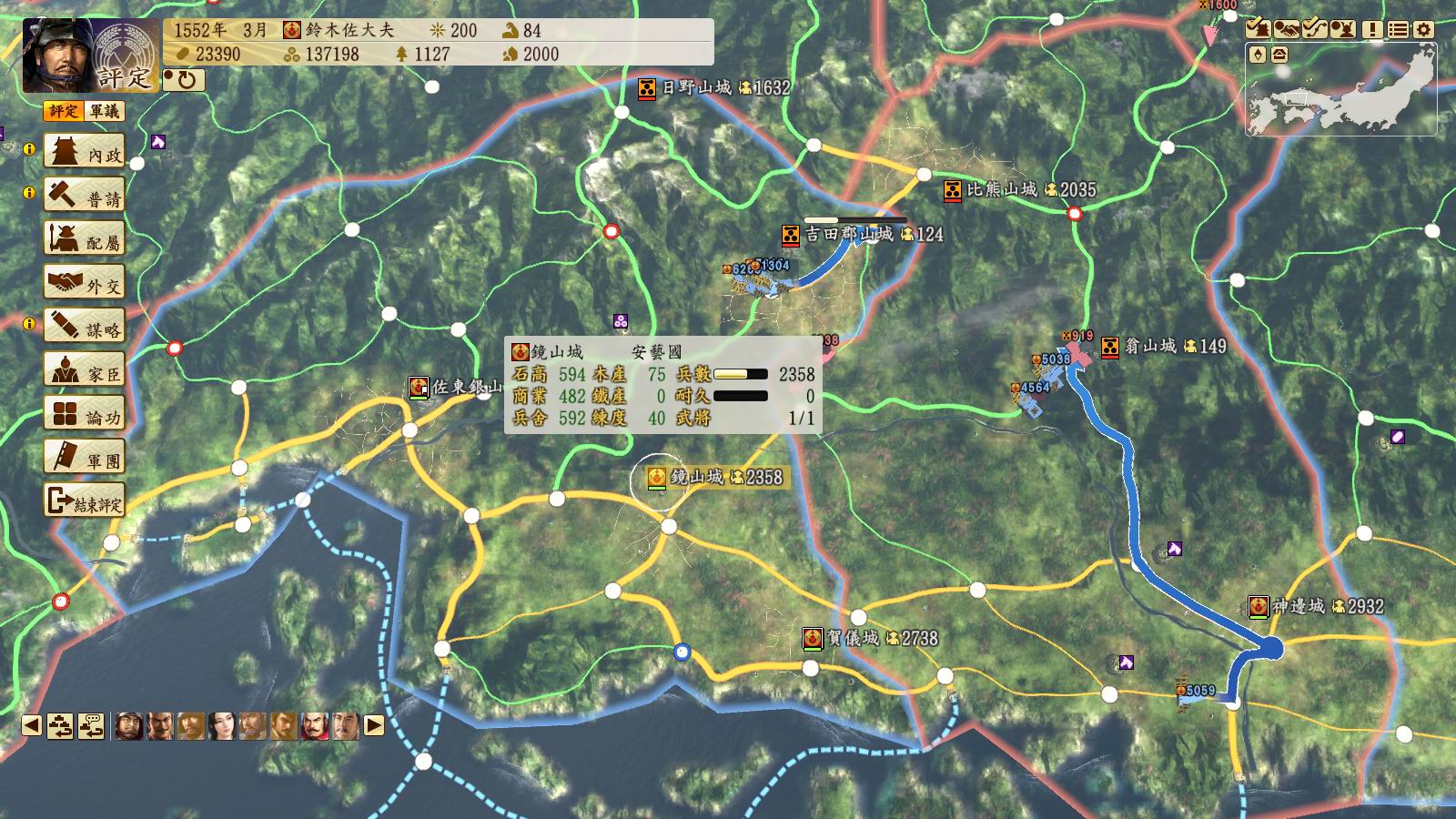Click the 結束評定 end council button
1456x819 pixels.
[x=85, y=501]
